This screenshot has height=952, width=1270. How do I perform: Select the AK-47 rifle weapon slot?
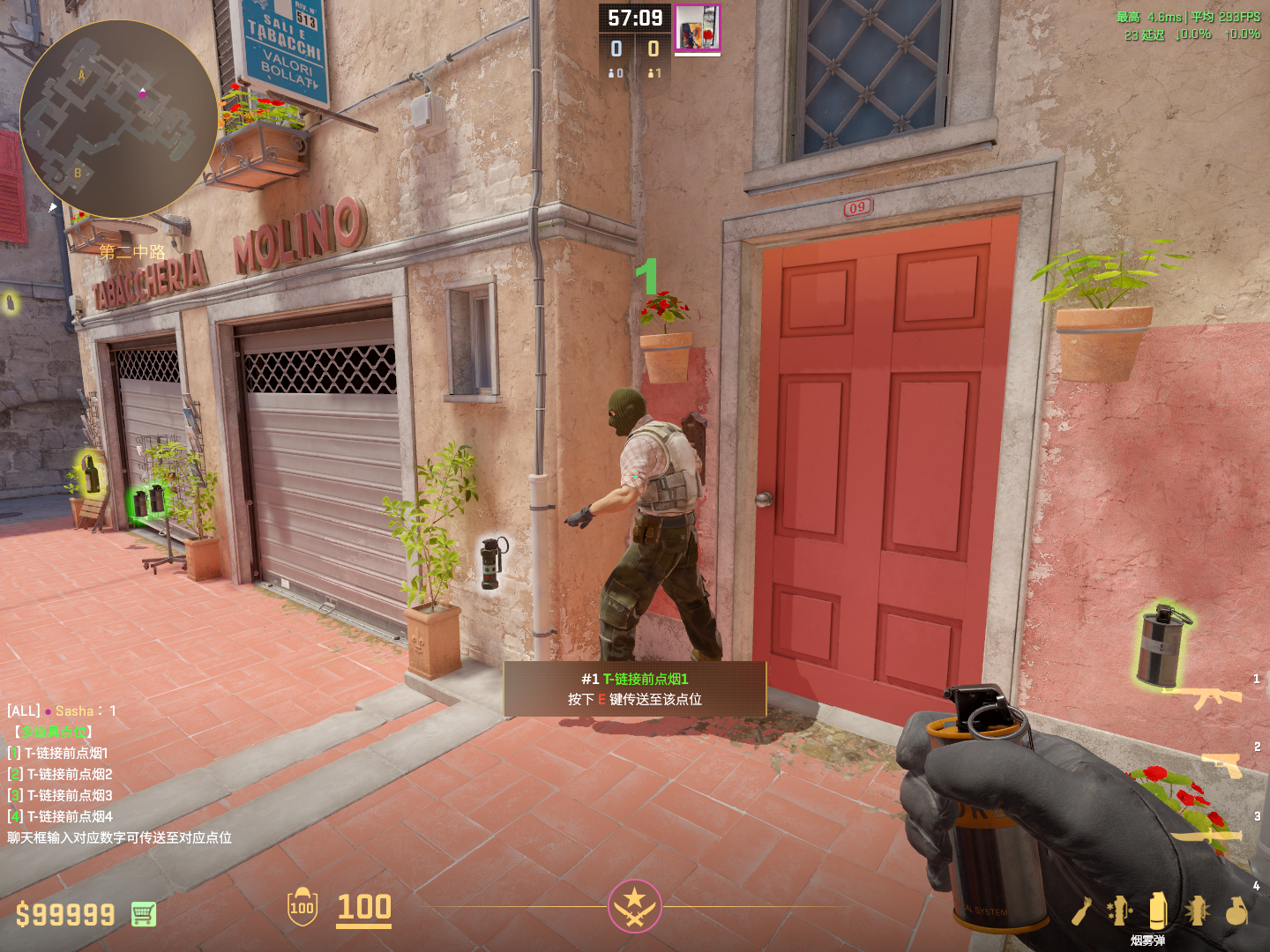[1204, 697]
